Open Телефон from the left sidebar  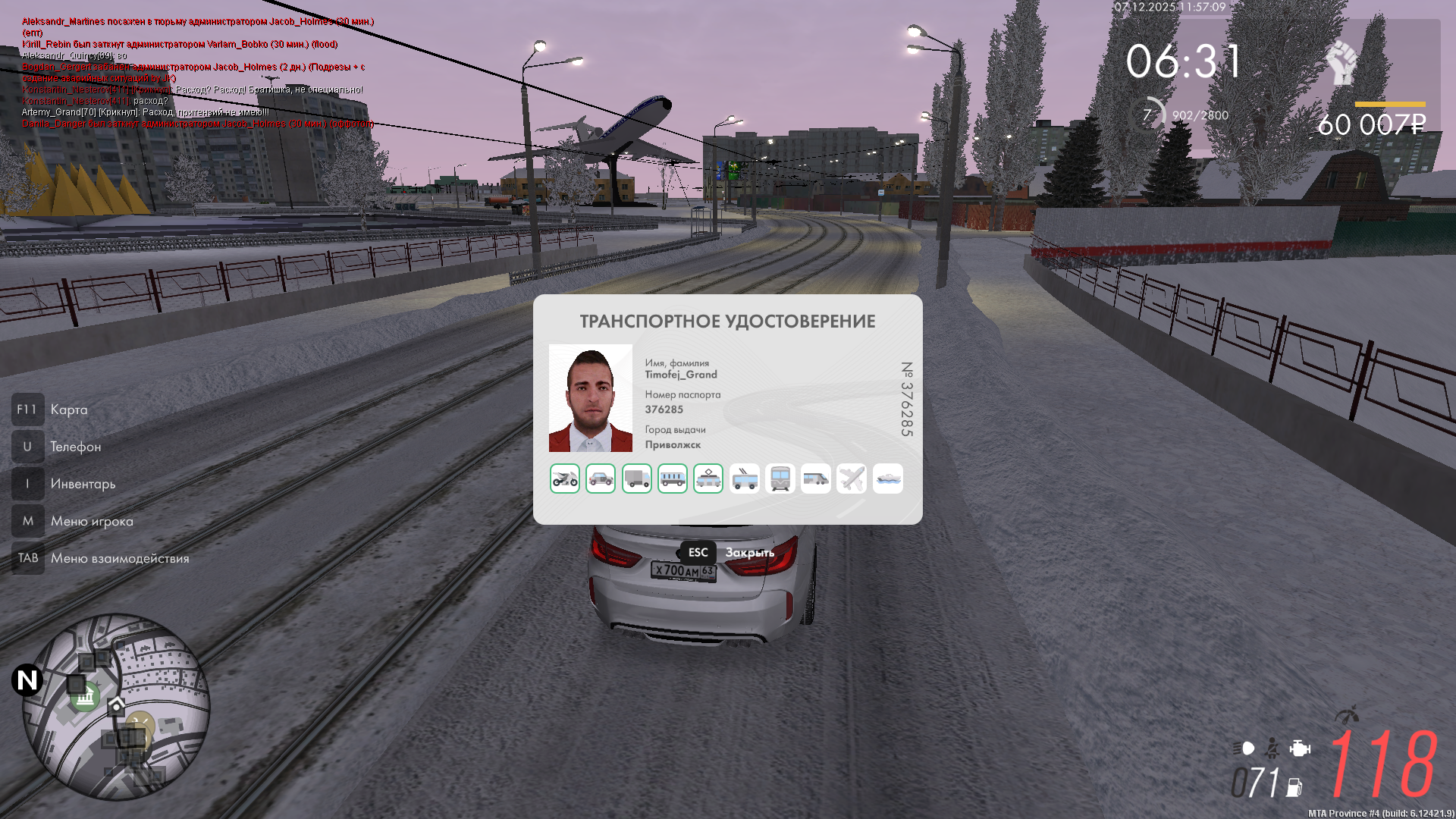coord(76,447)
